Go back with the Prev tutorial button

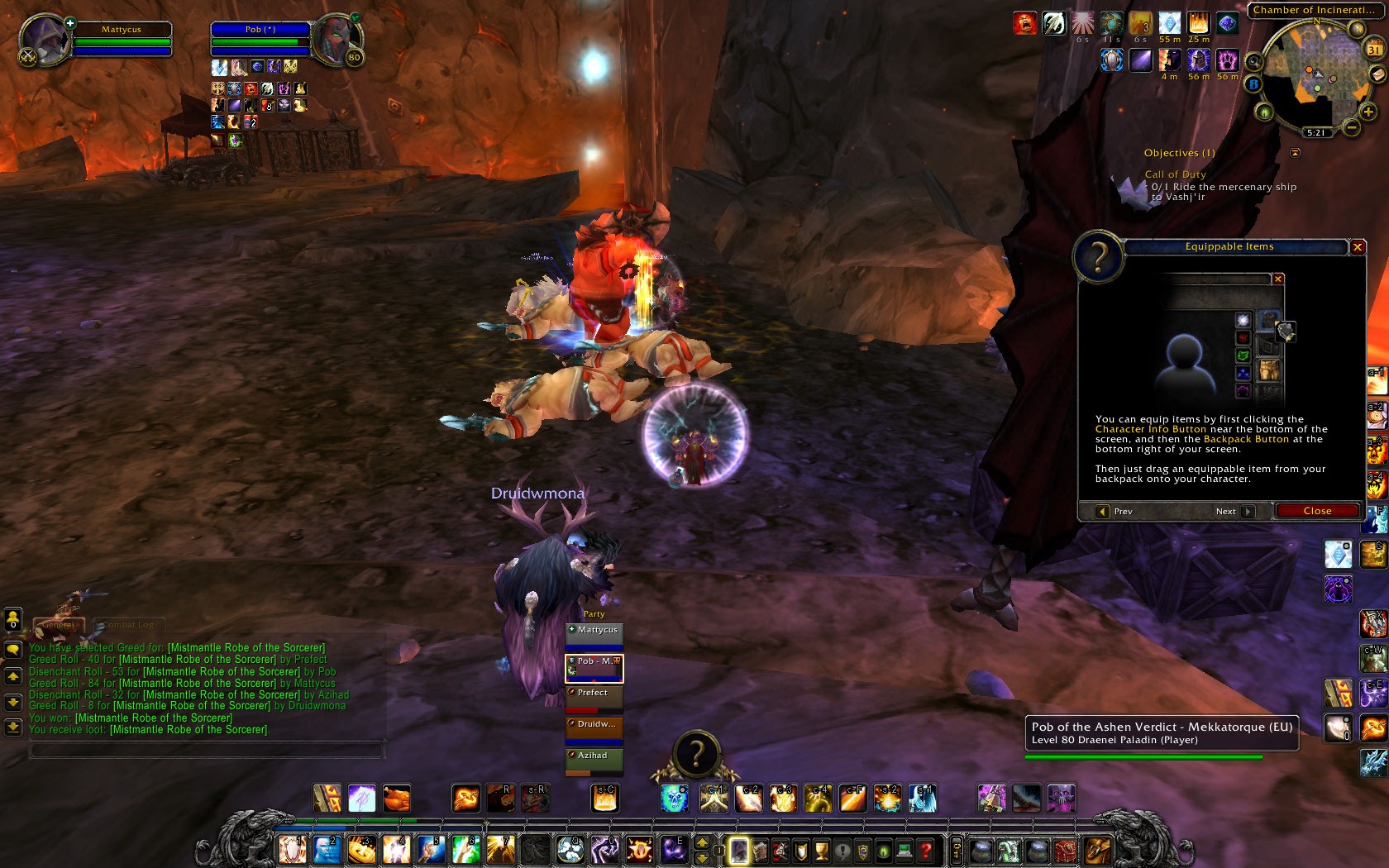click(x=1115, y=512)
